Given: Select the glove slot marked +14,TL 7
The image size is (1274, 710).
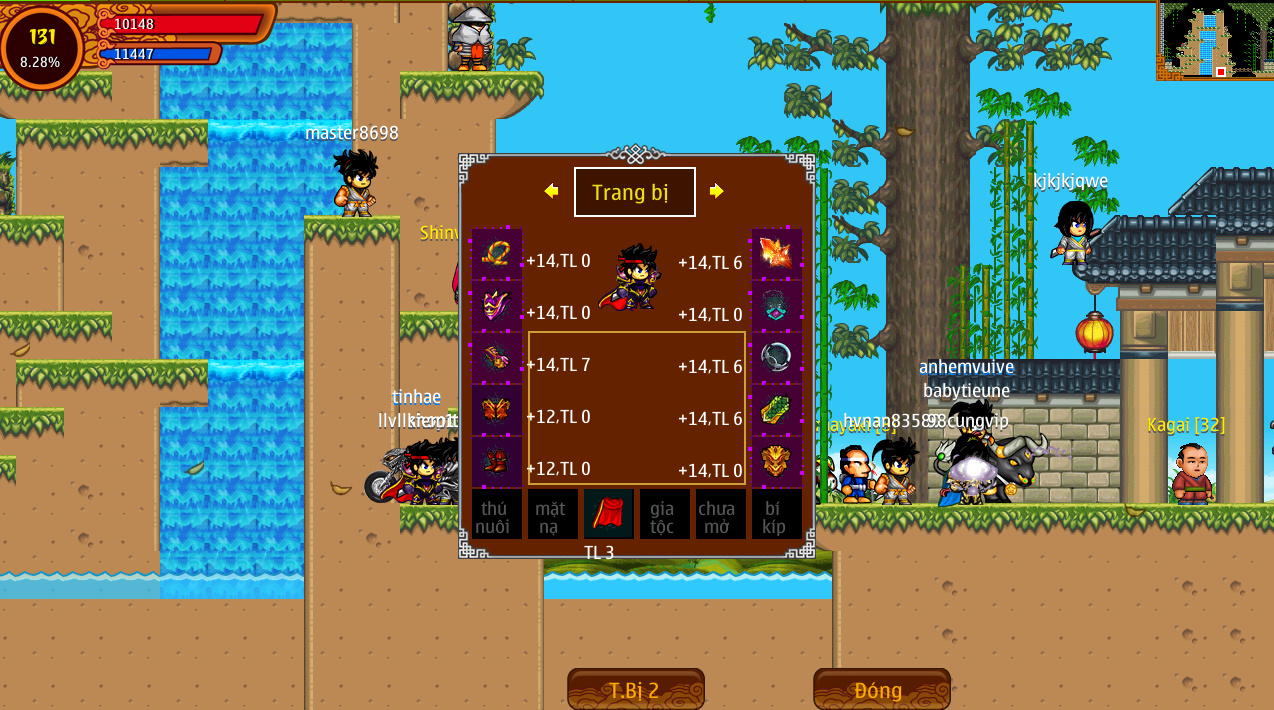Looking at the screenshot, I should (x=496, y=358).
